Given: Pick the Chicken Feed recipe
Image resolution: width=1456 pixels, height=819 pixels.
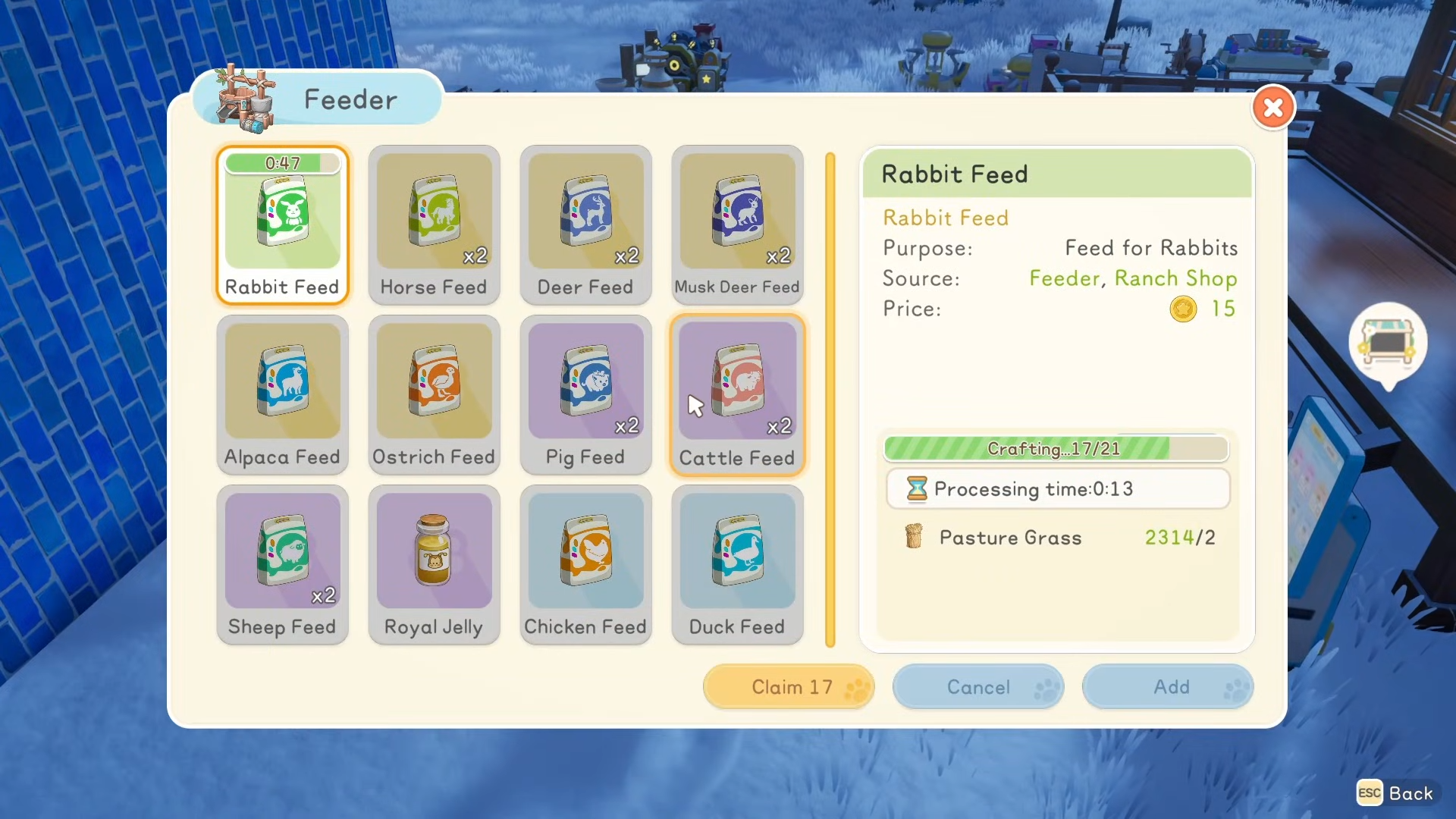Looking at the screenshot, I should (x=585, y=564).
